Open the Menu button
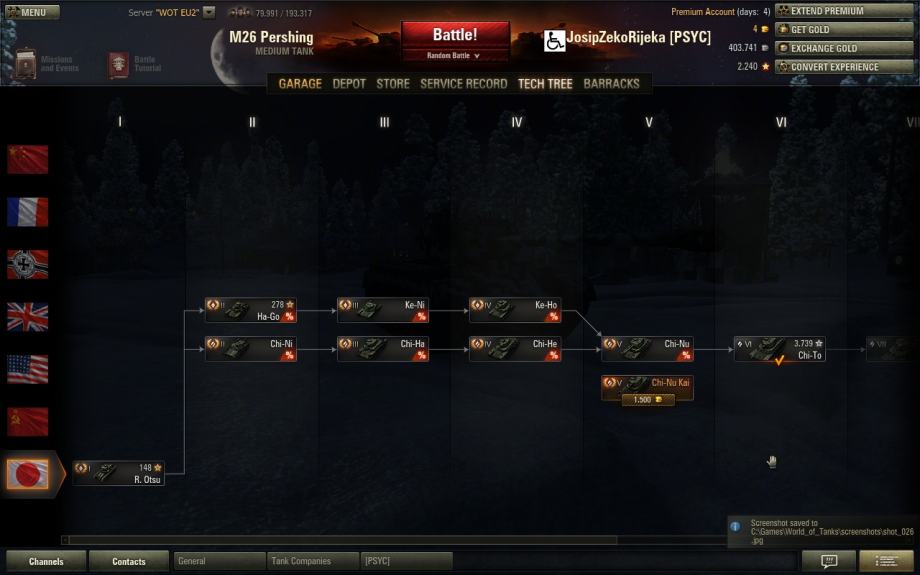 (x=32, y=13)
